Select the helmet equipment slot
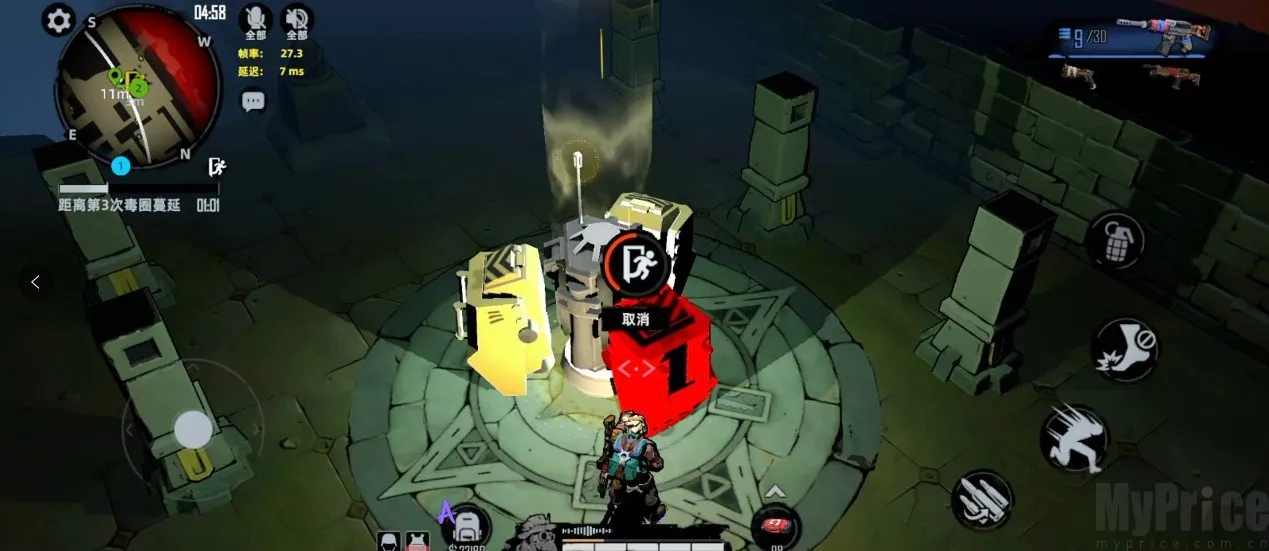The image size is (1269, 551). coord(389,541)
